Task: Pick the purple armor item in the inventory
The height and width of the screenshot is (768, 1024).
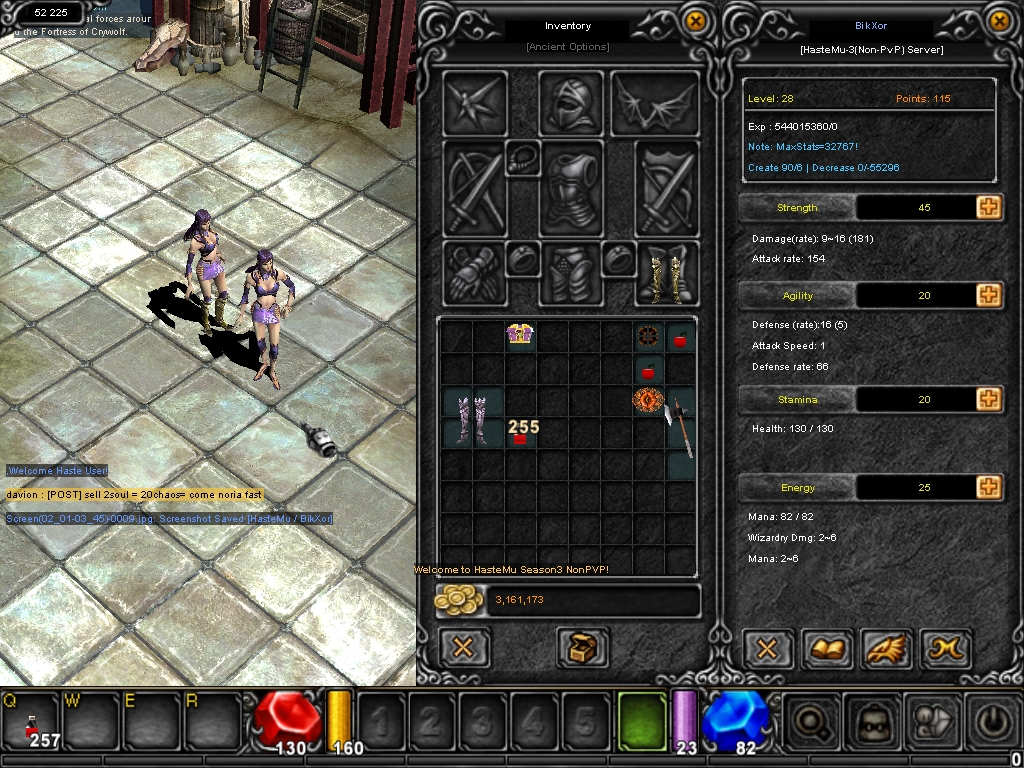Action: (519, 335)
